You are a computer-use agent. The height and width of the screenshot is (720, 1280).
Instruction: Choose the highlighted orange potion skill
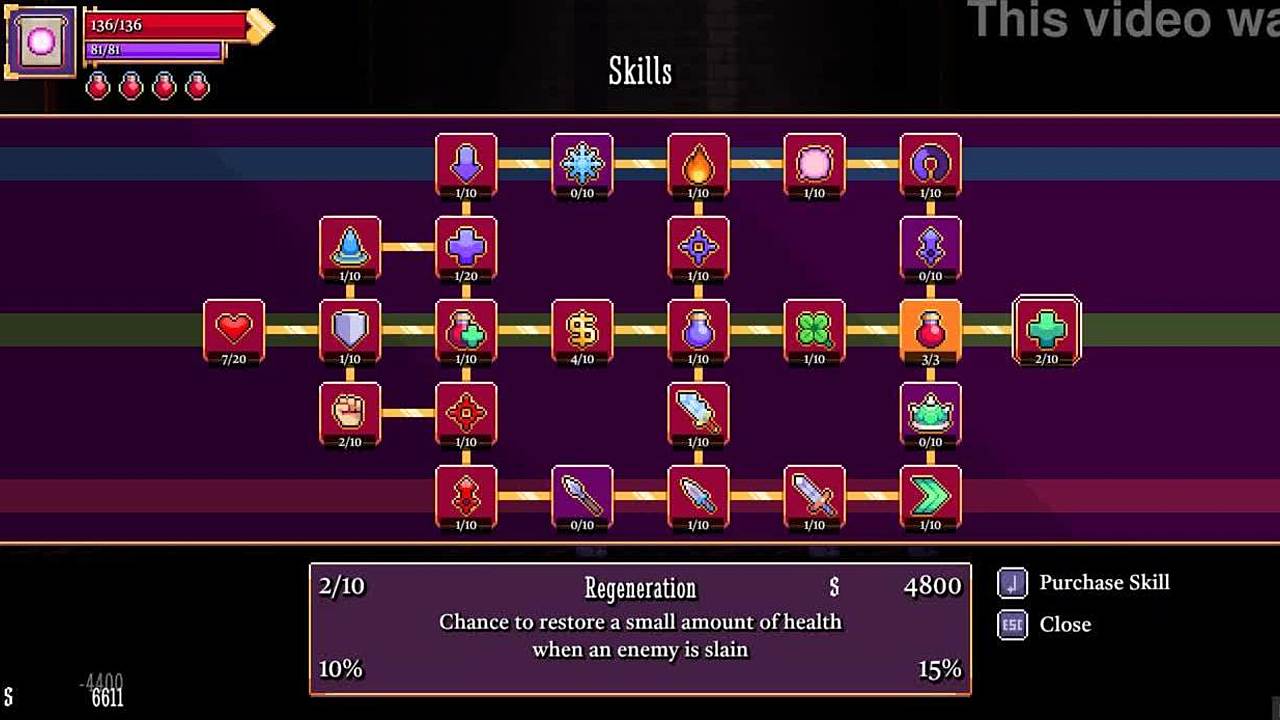(930, 329)
